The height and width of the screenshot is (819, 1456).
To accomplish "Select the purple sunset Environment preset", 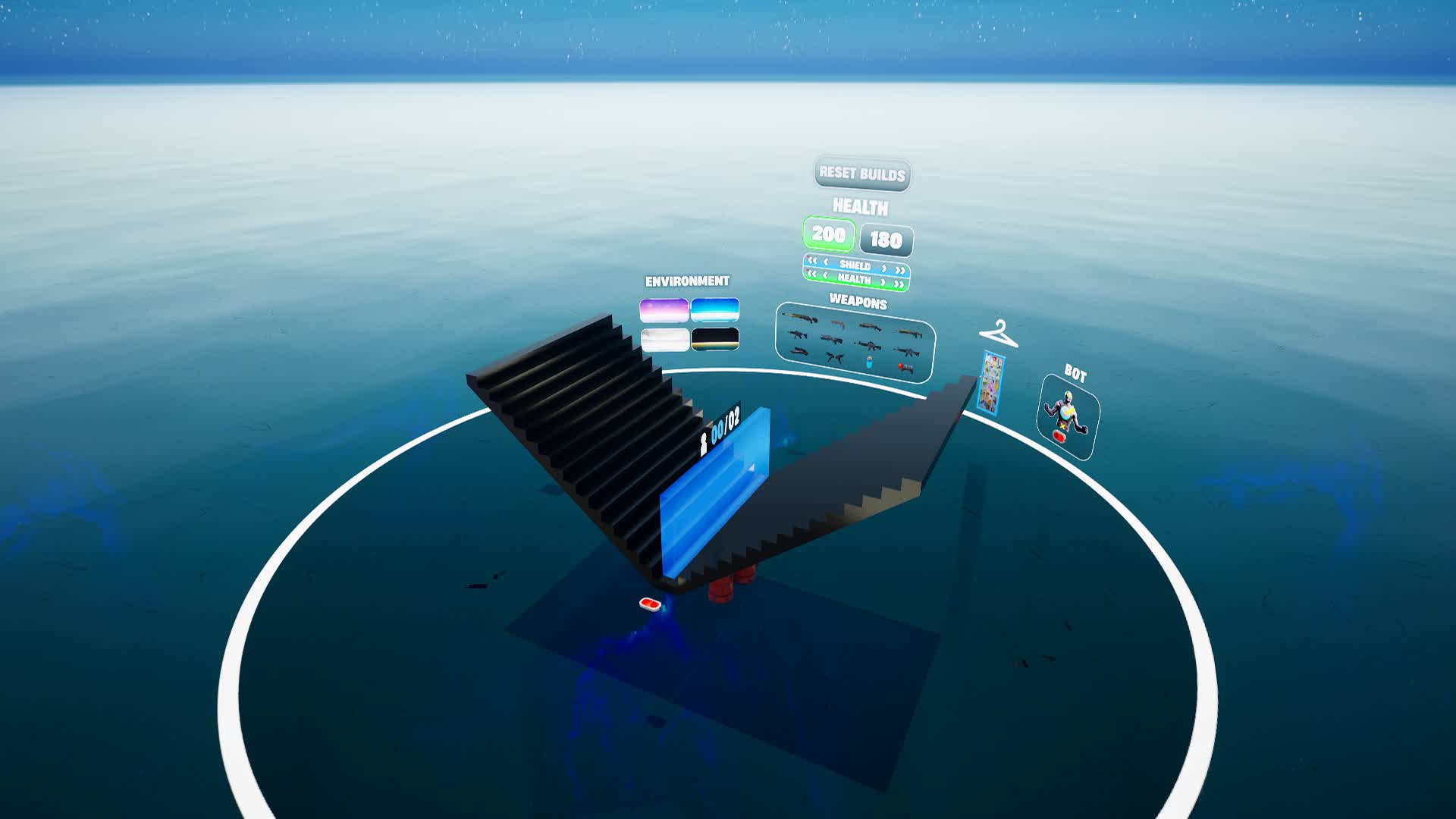I will [665, 309].
